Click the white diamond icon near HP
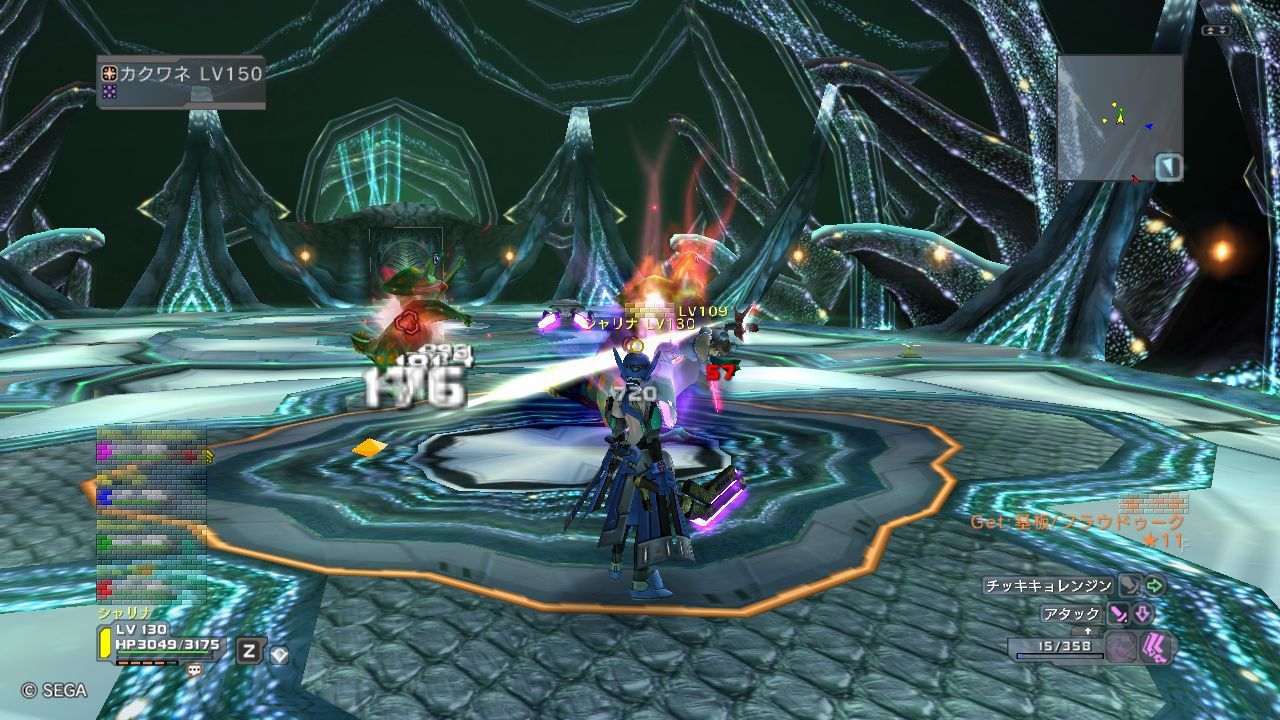Image resolution: width=1280 pixels, height=720 pixels. point(279,653)
